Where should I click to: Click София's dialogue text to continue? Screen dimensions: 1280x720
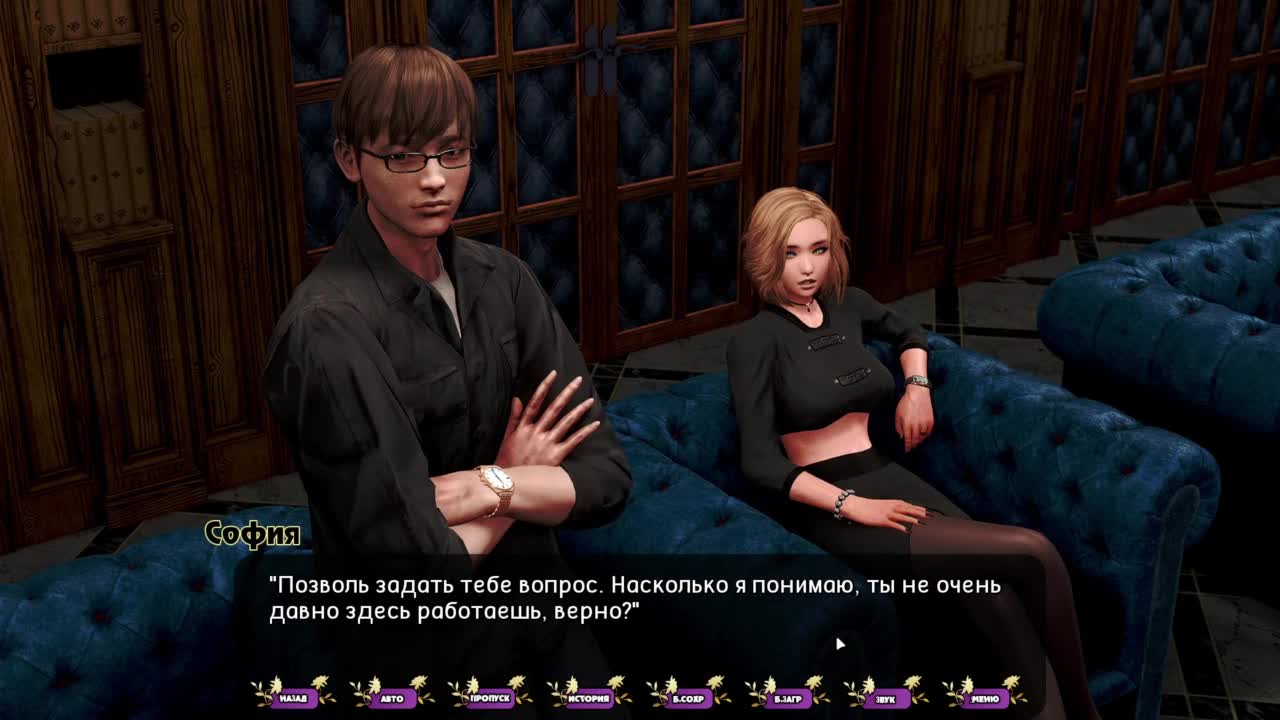(634, 598)
